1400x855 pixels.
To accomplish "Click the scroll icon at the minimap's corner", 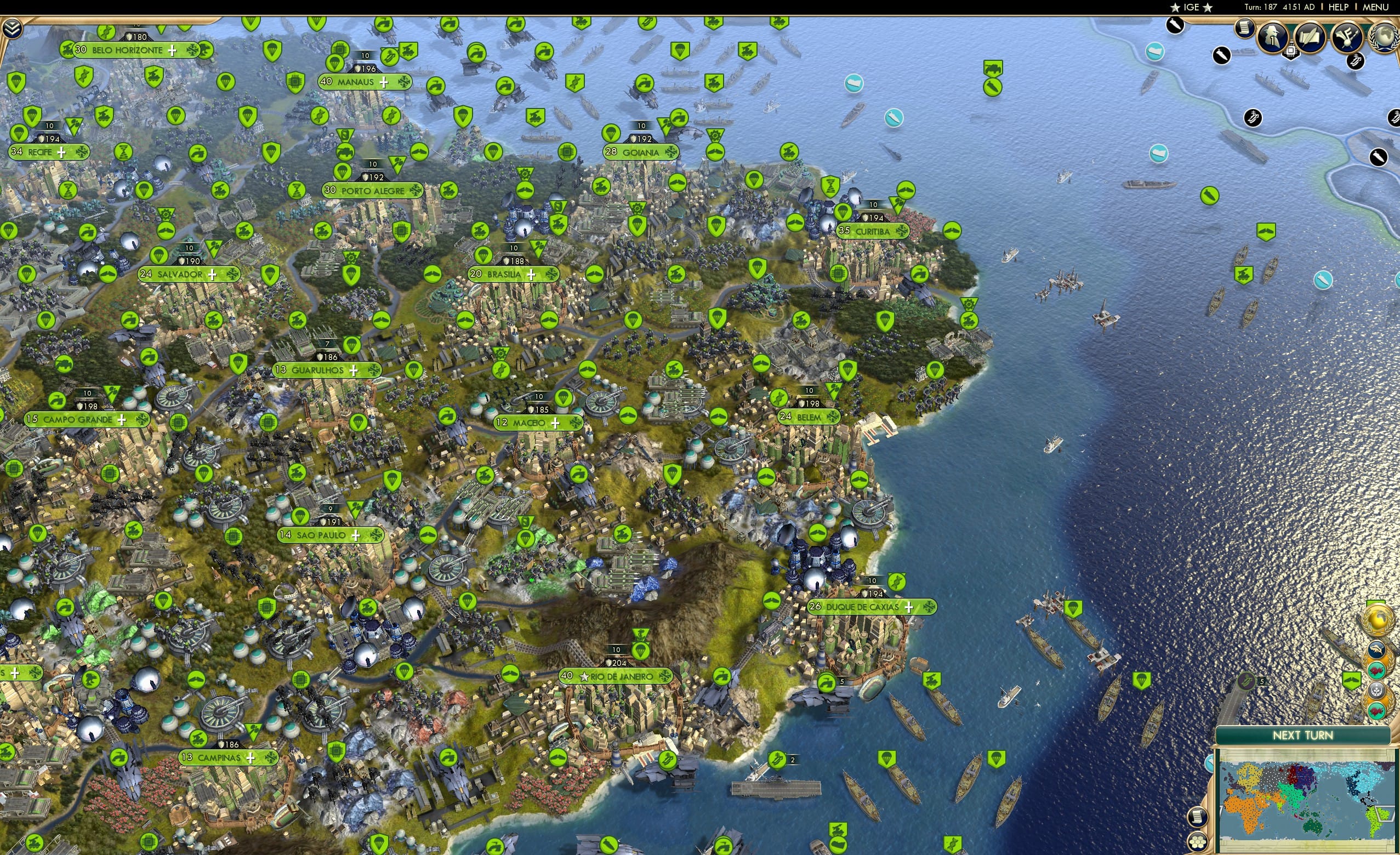I will pyautogui.click(x=1198, y=818).
